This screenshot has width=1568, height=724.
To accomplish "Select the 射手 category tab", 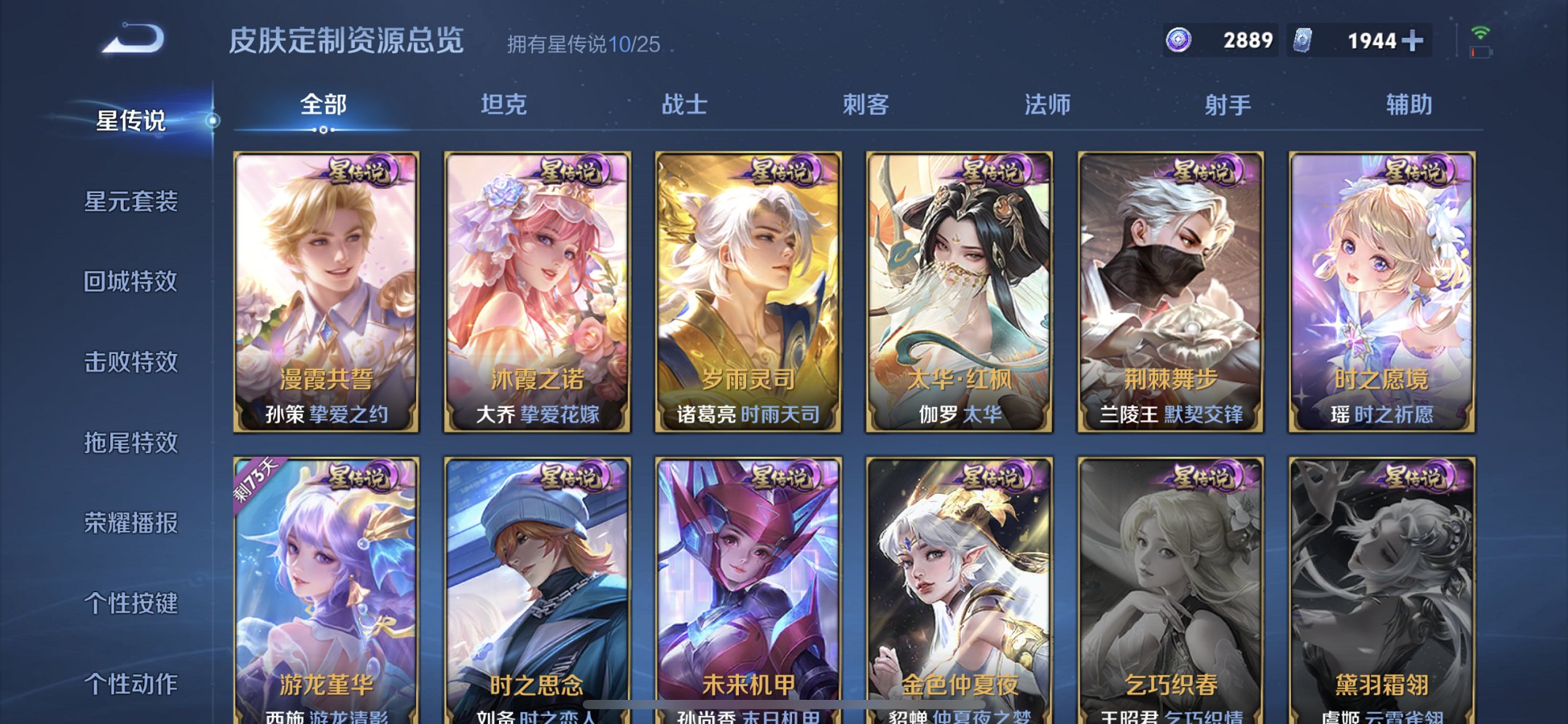I will pos(1226,106).
